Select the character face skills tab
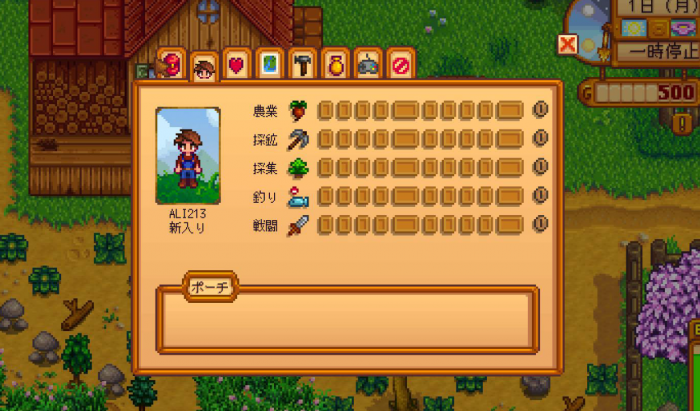 point(204,67)
